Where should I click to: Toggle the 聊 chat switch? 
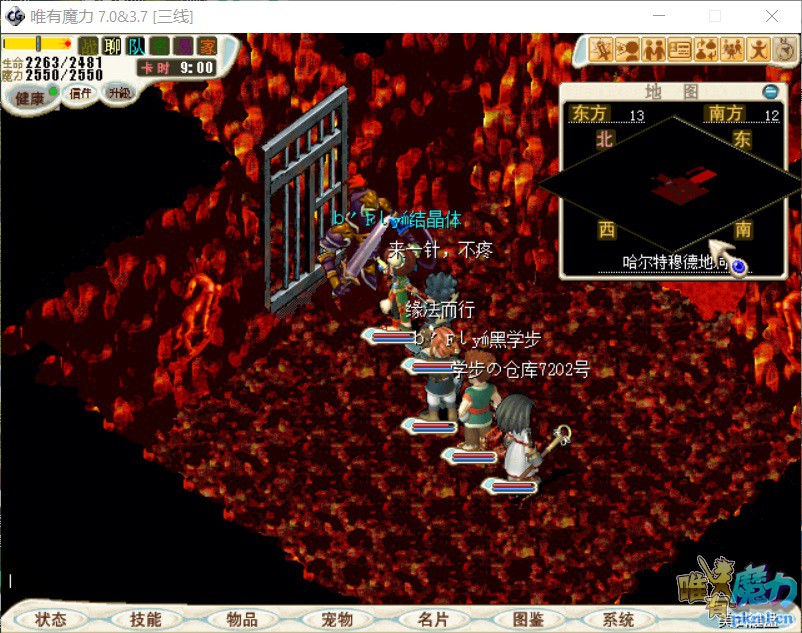[x=113, y=46]
